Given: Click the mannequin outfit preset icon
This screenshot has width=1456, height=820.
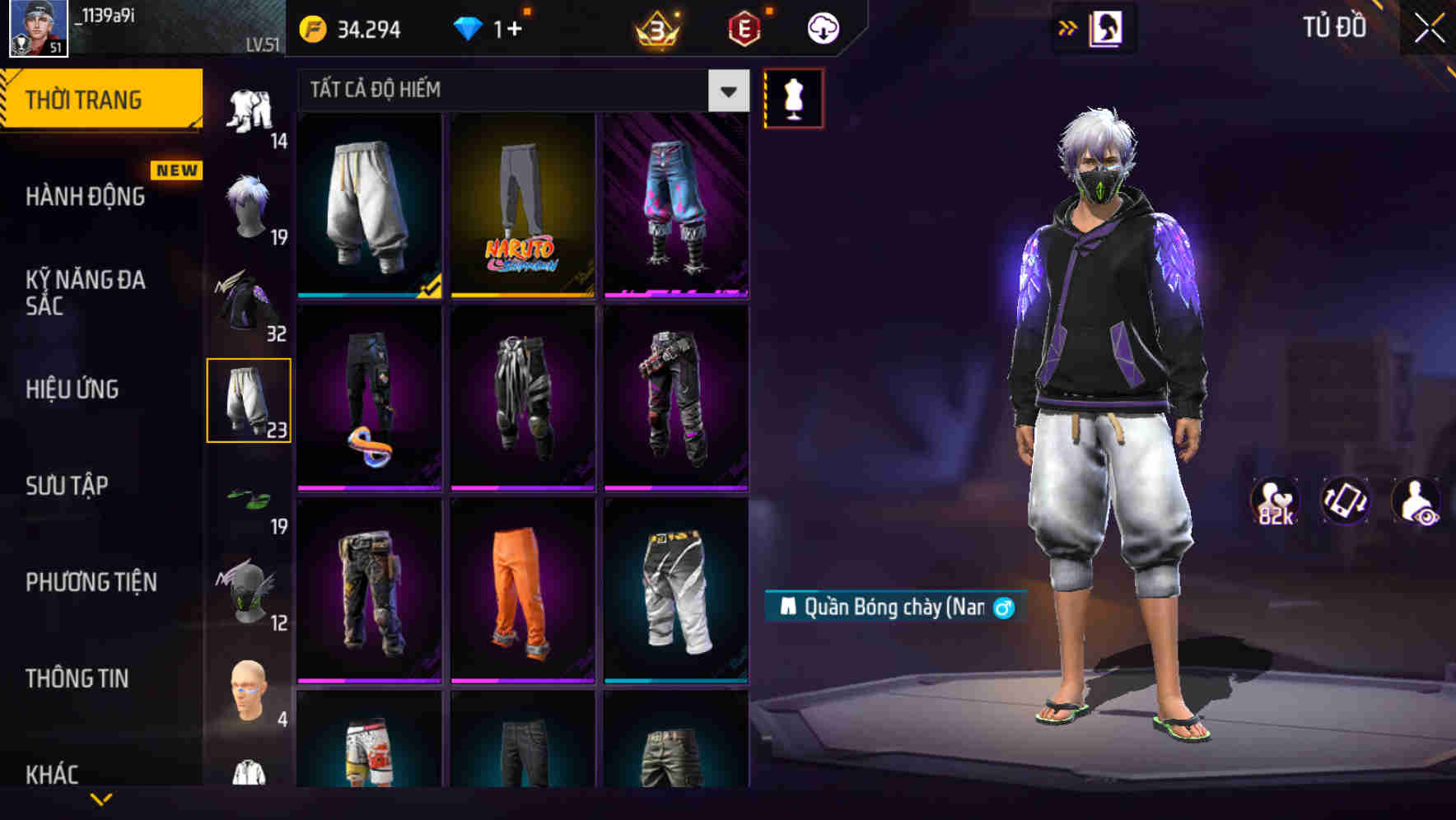Looking at the screenshot, I should tap(793, 96).
